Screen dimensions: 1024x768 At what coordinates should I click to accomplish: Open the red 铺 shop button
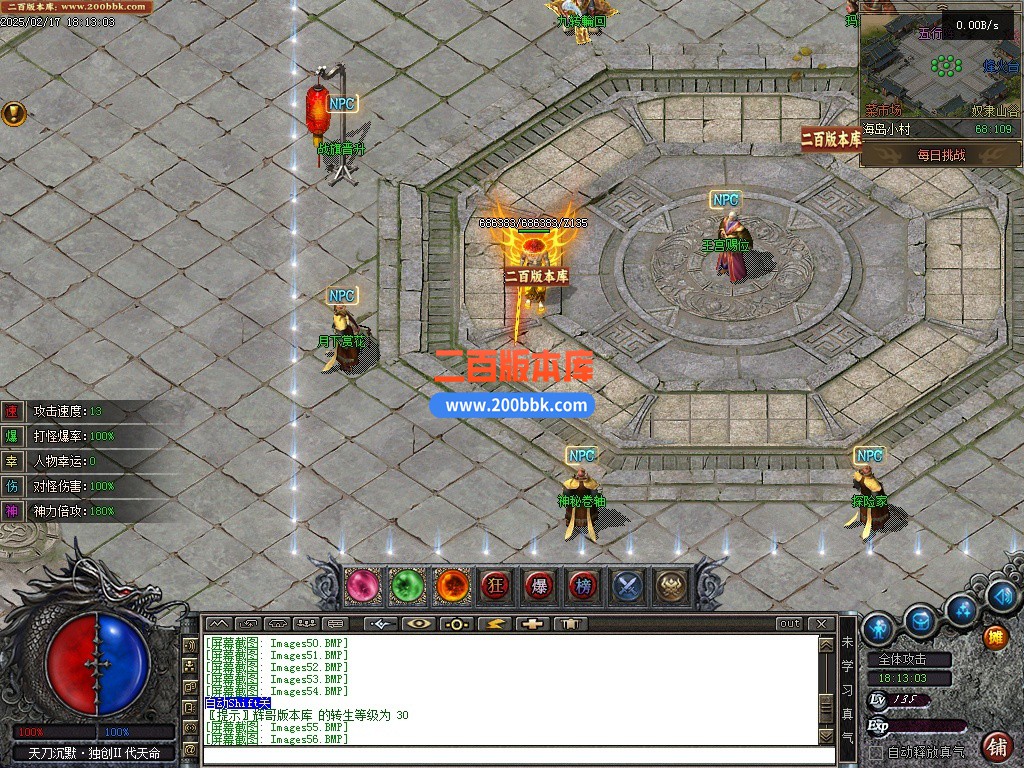pyautogui.click(x=997, y=746)
